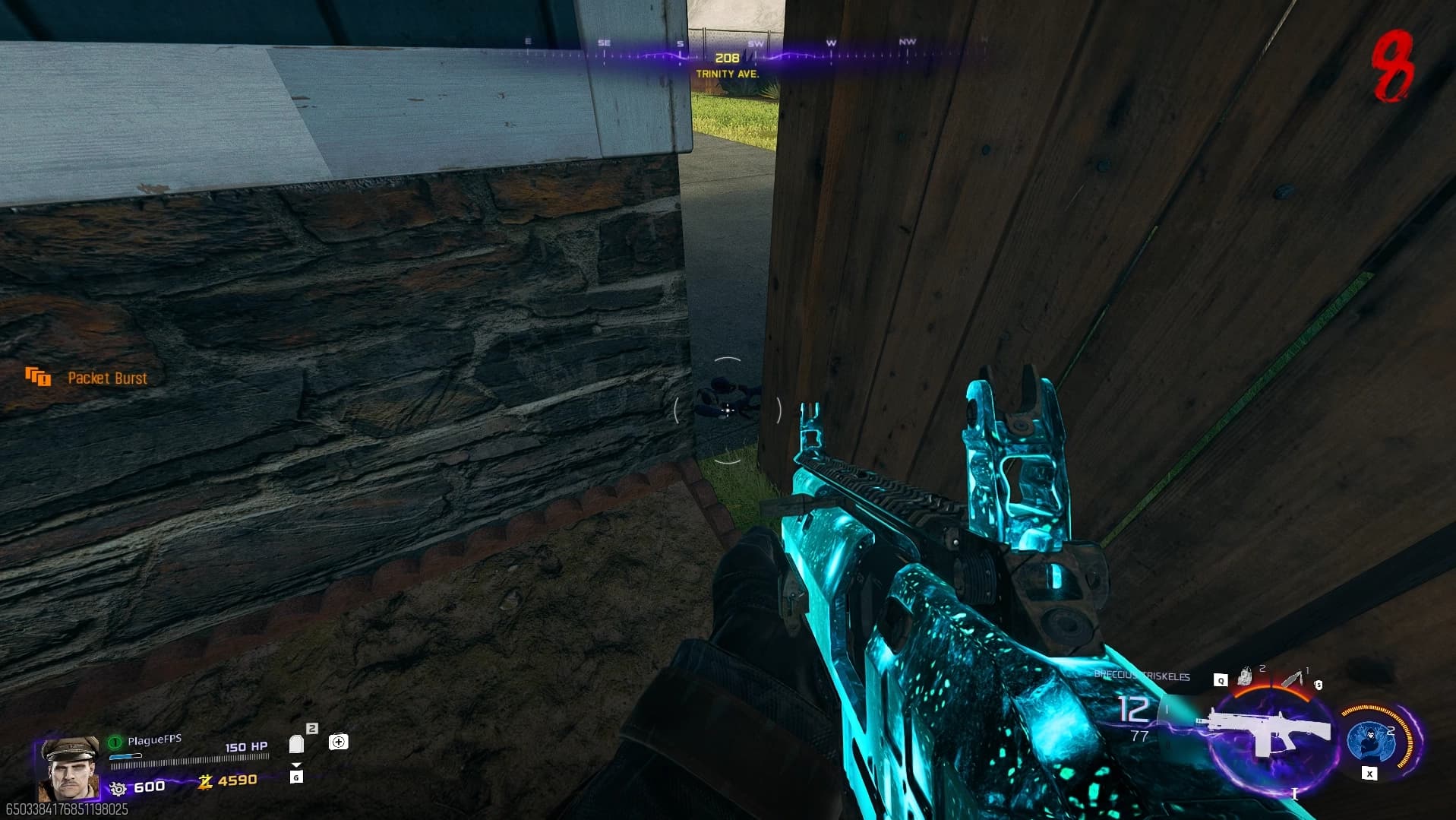
Task: Select the tactical equipment icon
Action: (x=1244, y=676)
